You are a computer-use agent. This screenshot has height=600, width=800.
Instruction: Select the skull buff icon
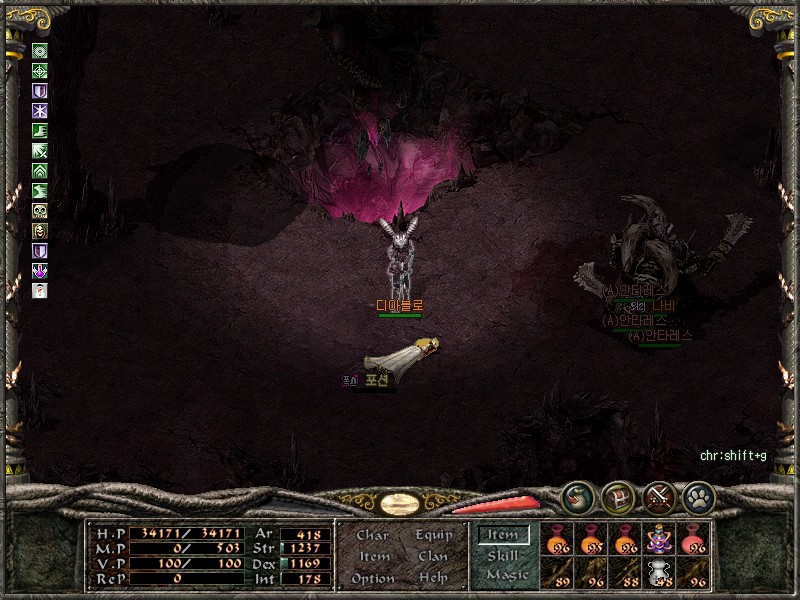click(40, 210)
